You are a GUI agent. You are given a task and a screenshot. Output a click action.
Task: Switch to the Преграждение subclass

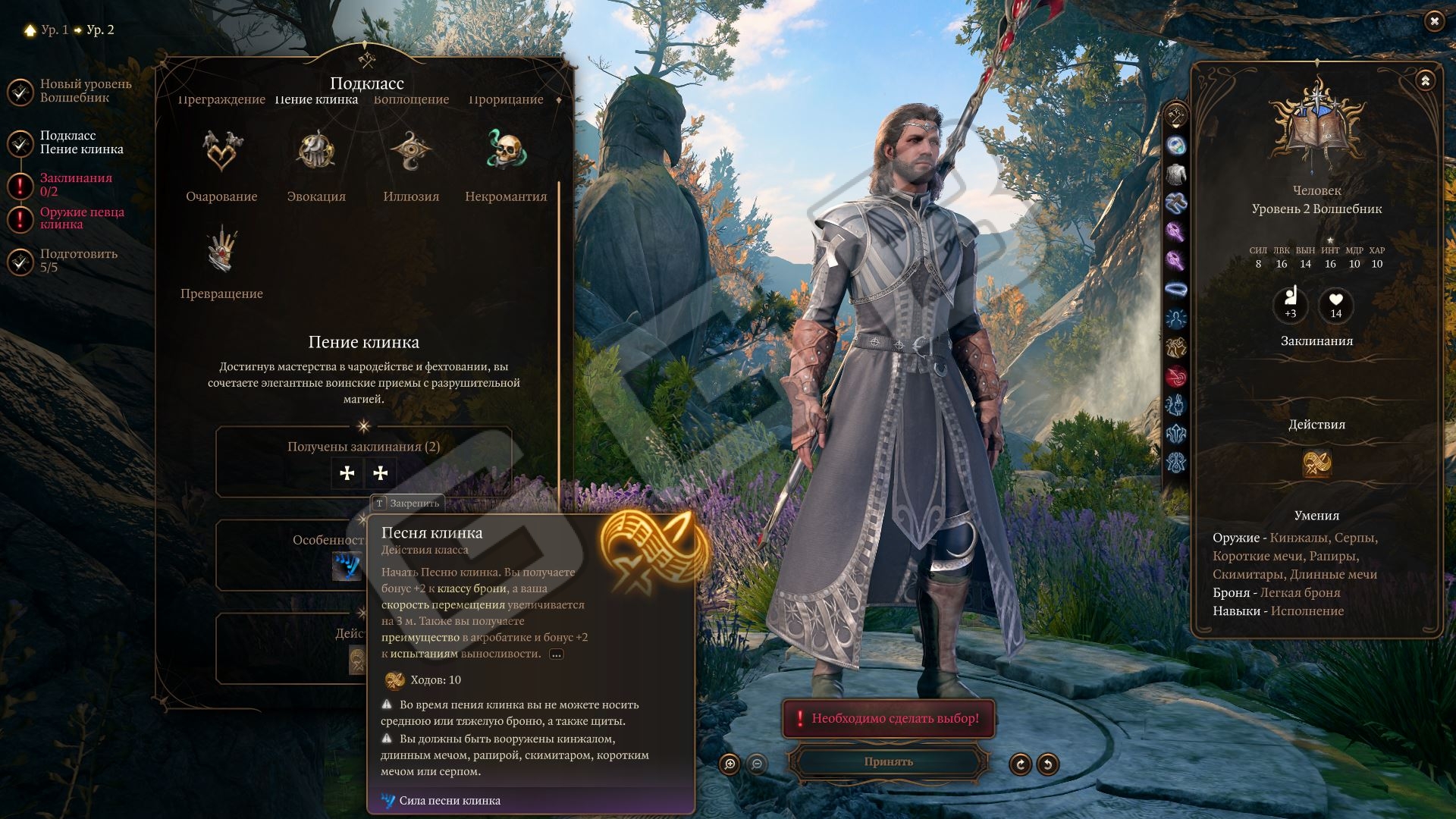pyautogui.click(x=221, y=100)
